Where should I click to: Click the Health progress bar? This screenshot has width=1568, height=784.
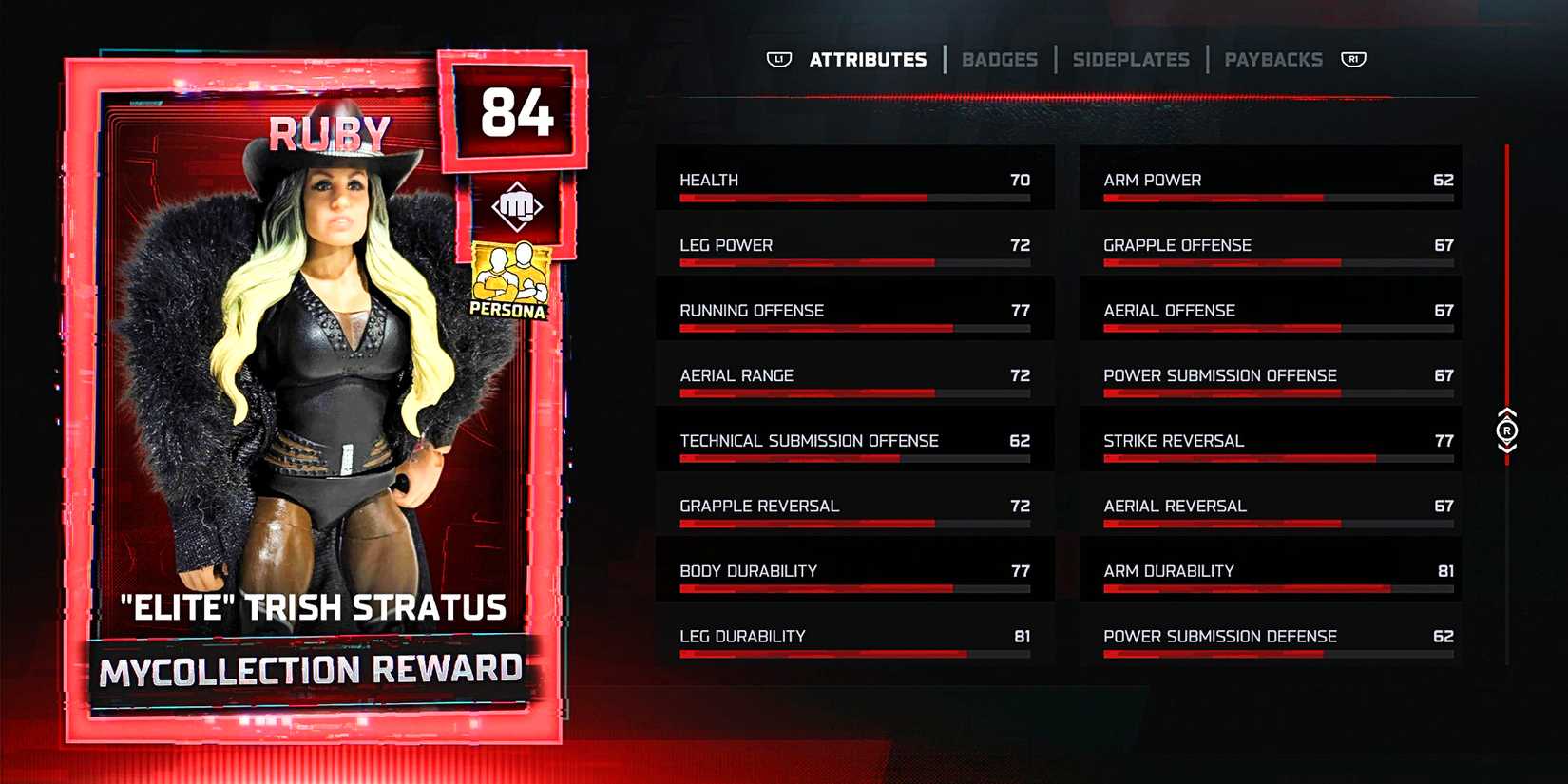[x=853, y=197]
